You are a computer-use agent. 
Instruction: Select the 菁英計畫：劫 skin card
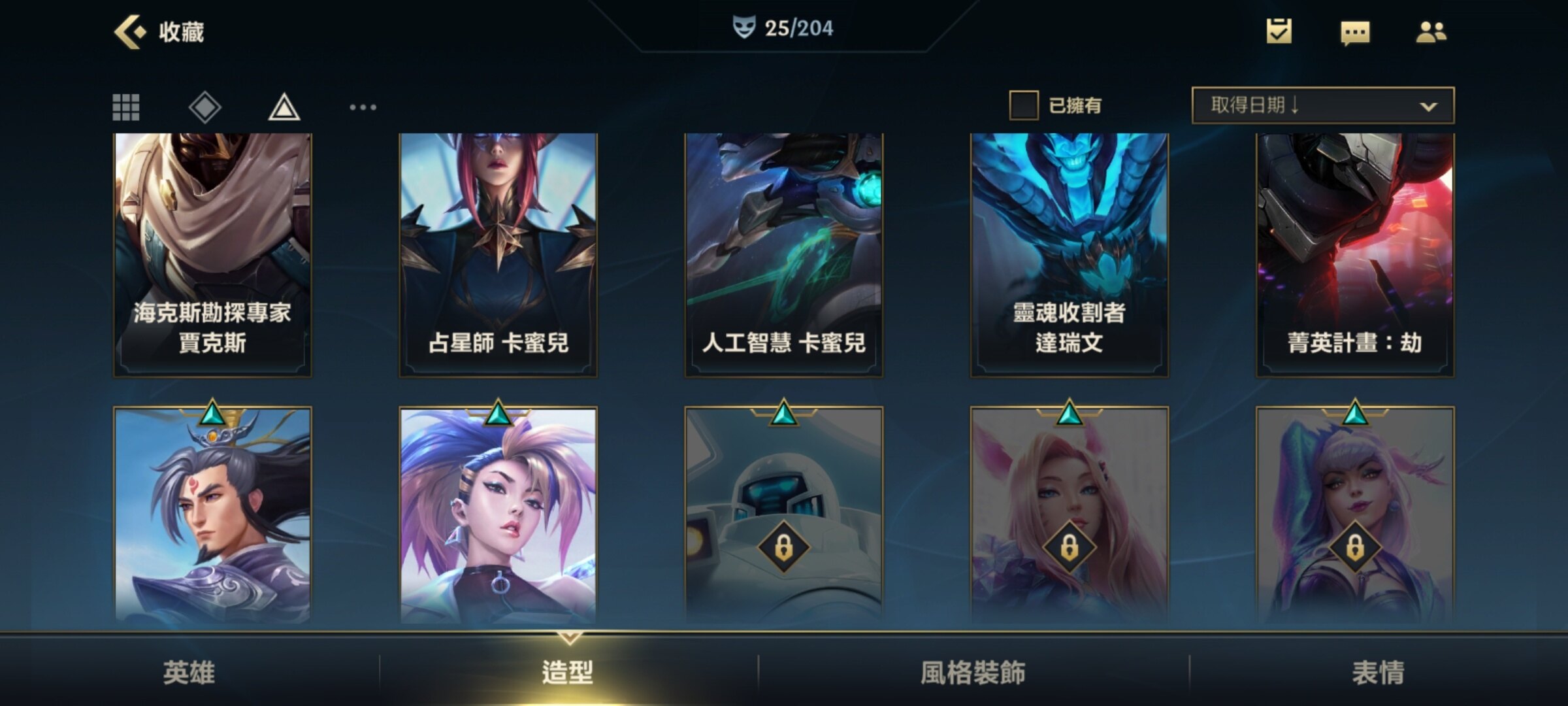tap(1355, 255)
